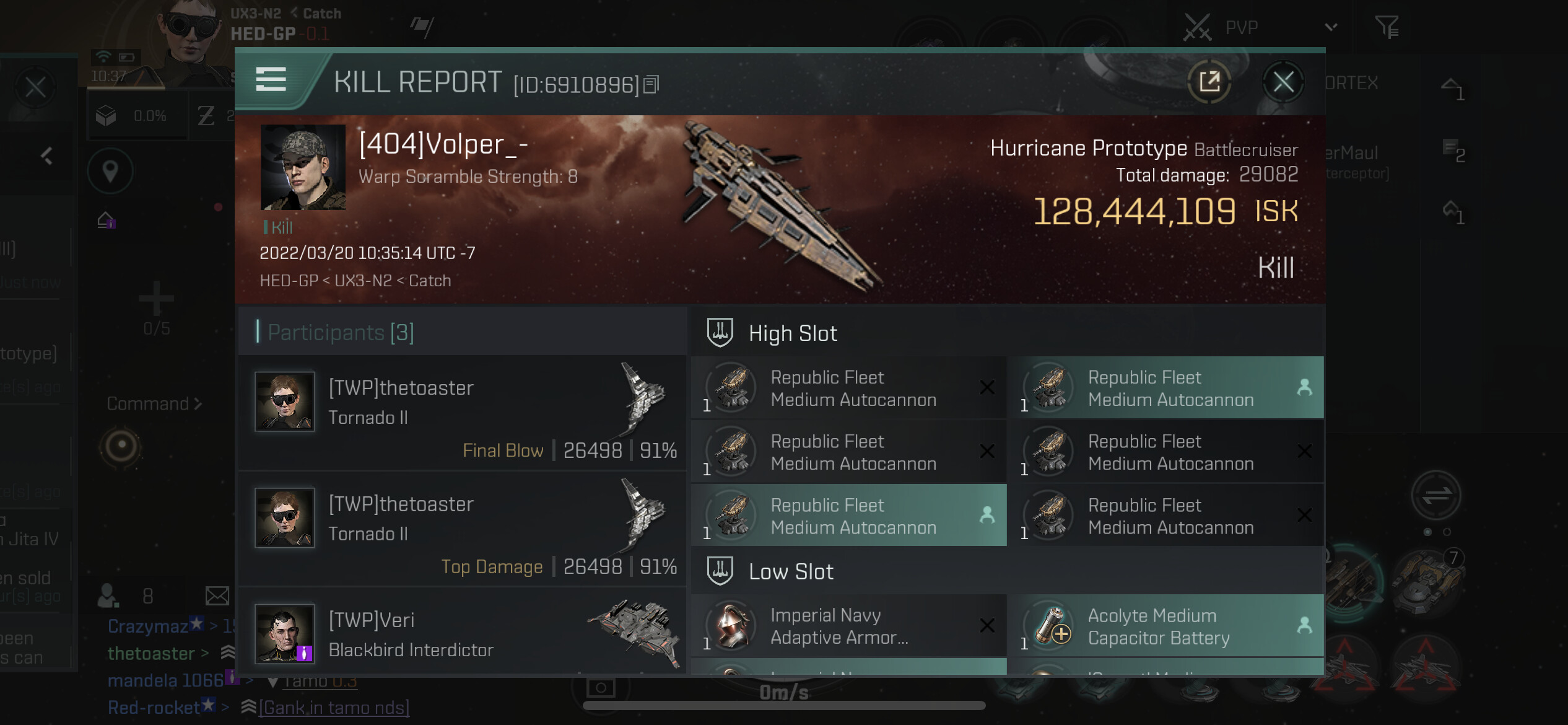Click the location pin button
This screenshot has height=725, width=1568.
110,170
